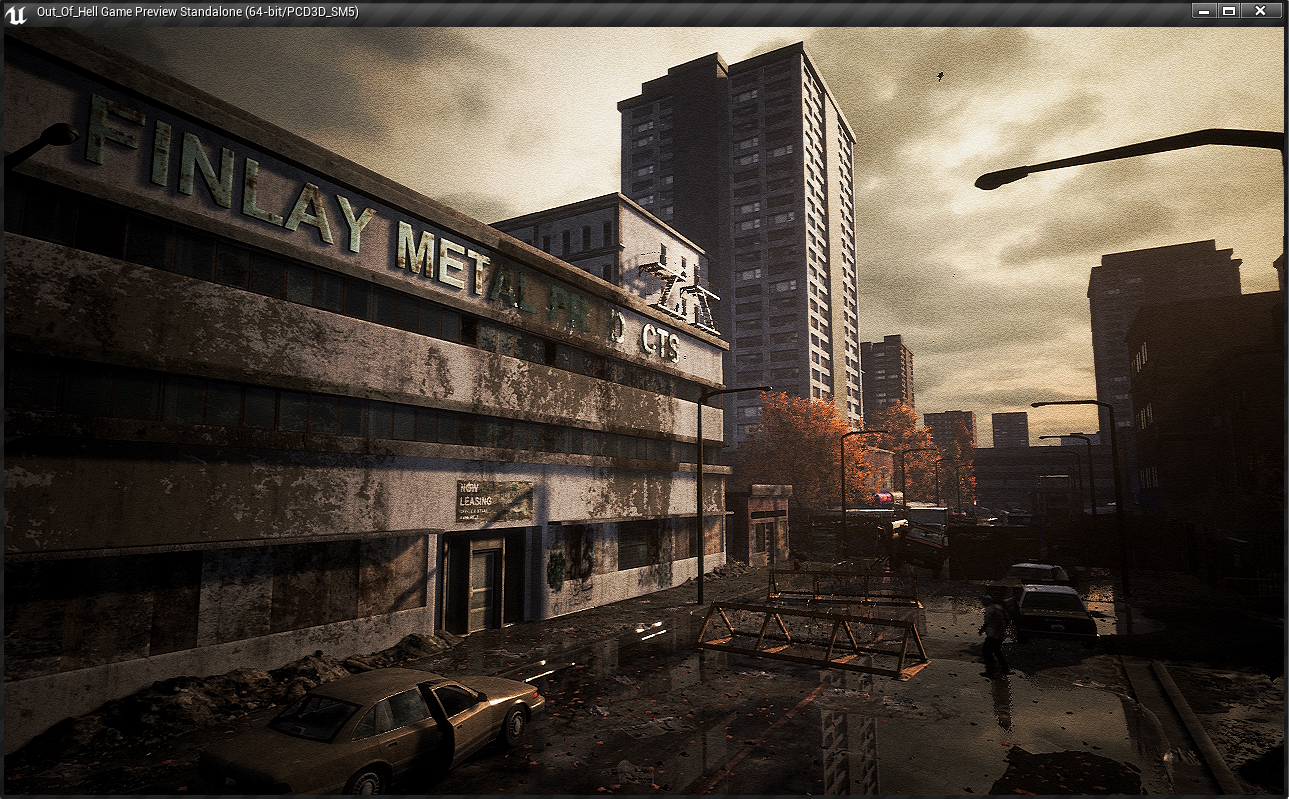Close the game preview window

(x=1260, y=11)
